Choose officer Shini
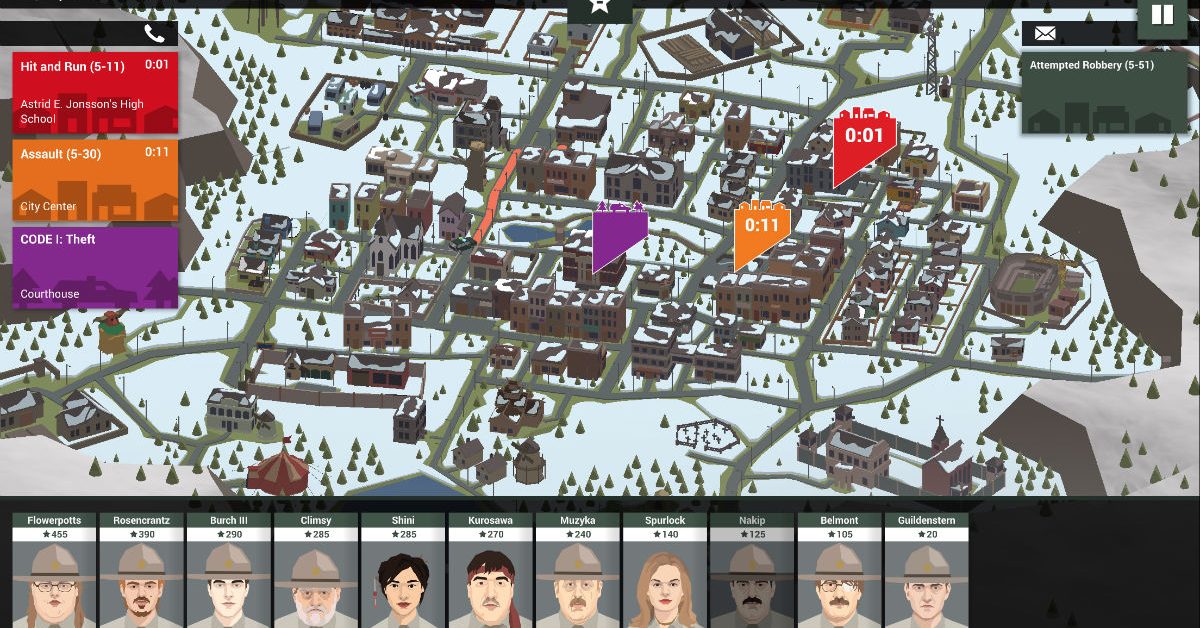This screenshot has width=1200, height=628. click(403, 570)
